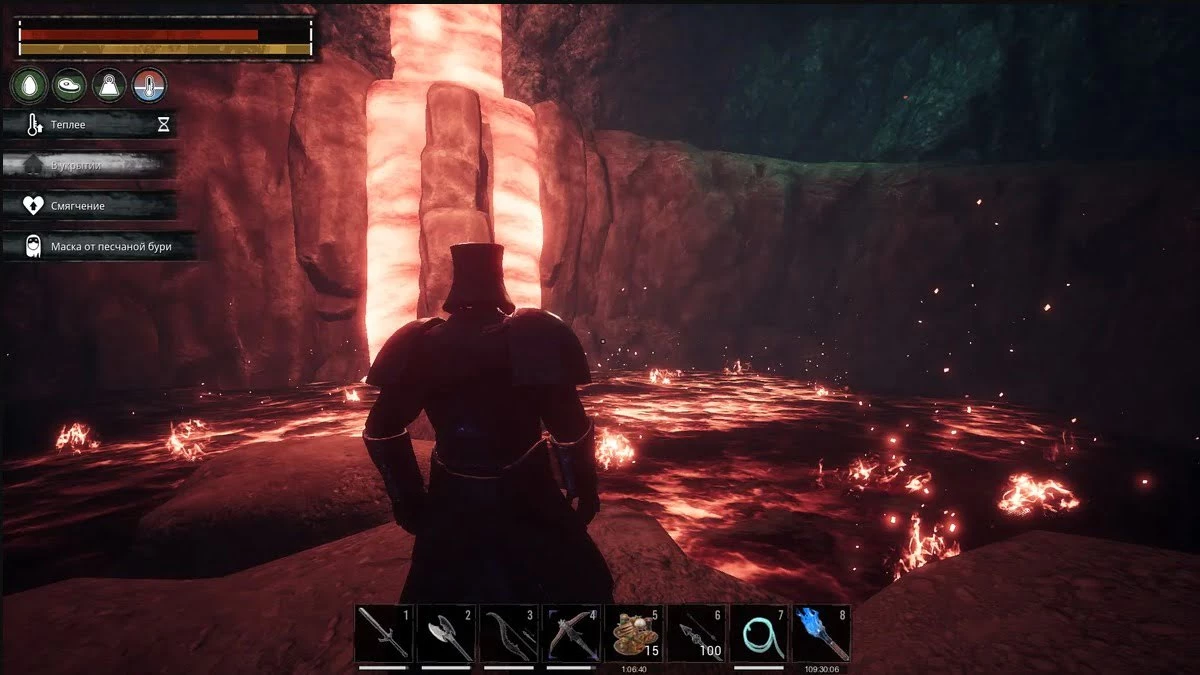Select the "Смягчение" status effect entry
1200x675 pixels.
(x=90, y=205)
